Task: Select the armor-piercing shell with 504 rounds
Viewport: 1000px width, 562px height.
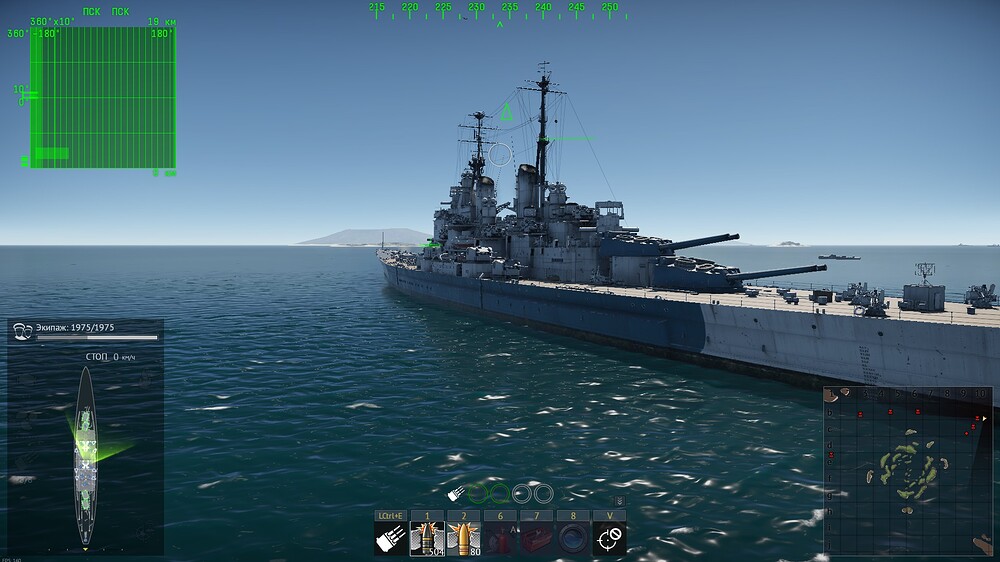Action: click(x=427, y=539)
